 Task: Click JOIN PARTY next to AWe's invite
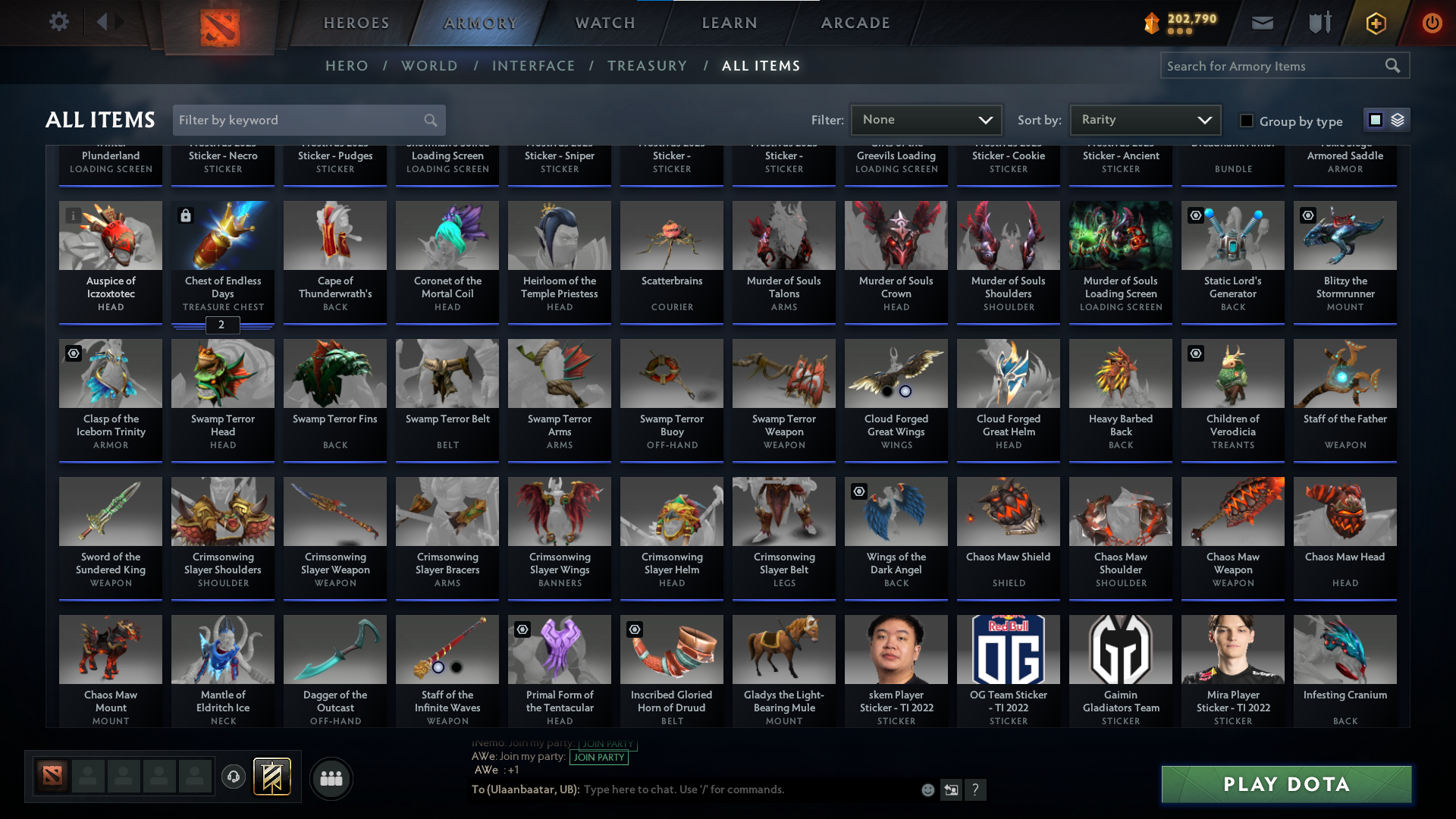point(599,757)
